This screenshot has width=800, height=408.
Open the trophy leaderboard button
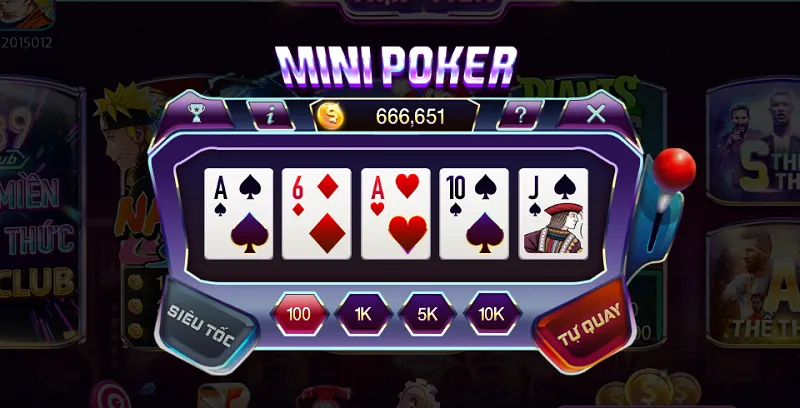[x=196, y=113]
